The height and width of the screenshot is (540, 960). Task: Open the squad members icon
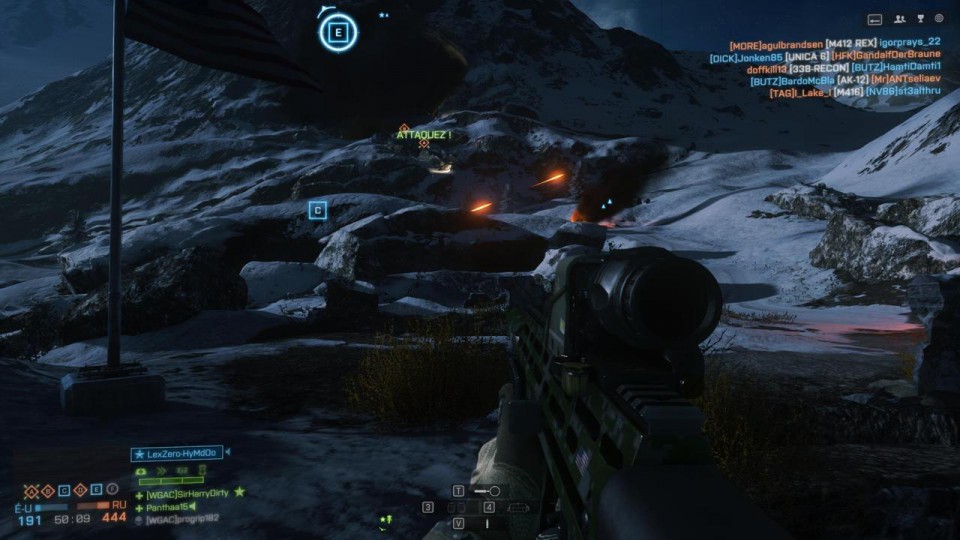pos(899,19)
